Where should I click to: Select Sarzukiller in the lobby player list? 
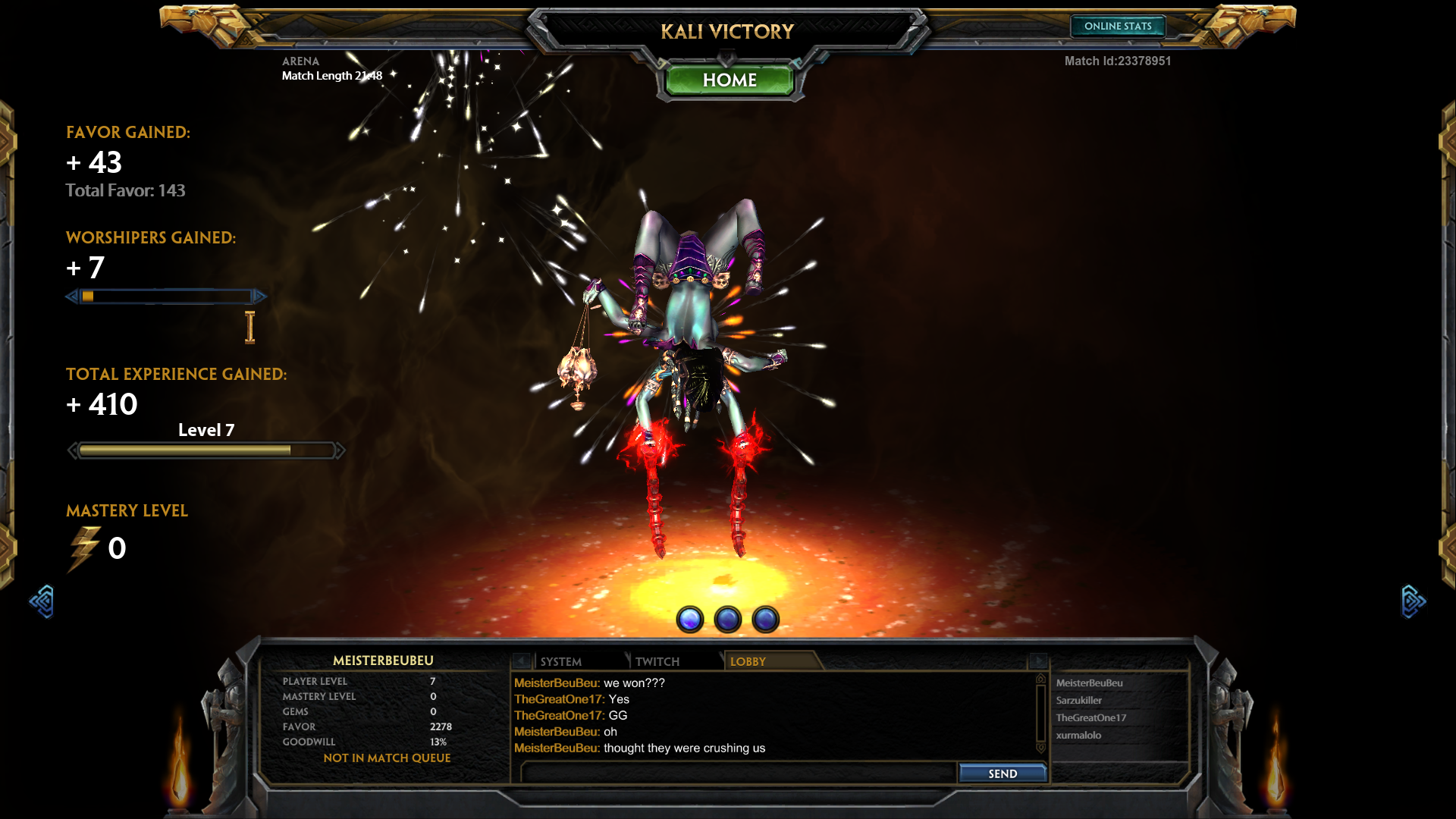[1078, 701]
